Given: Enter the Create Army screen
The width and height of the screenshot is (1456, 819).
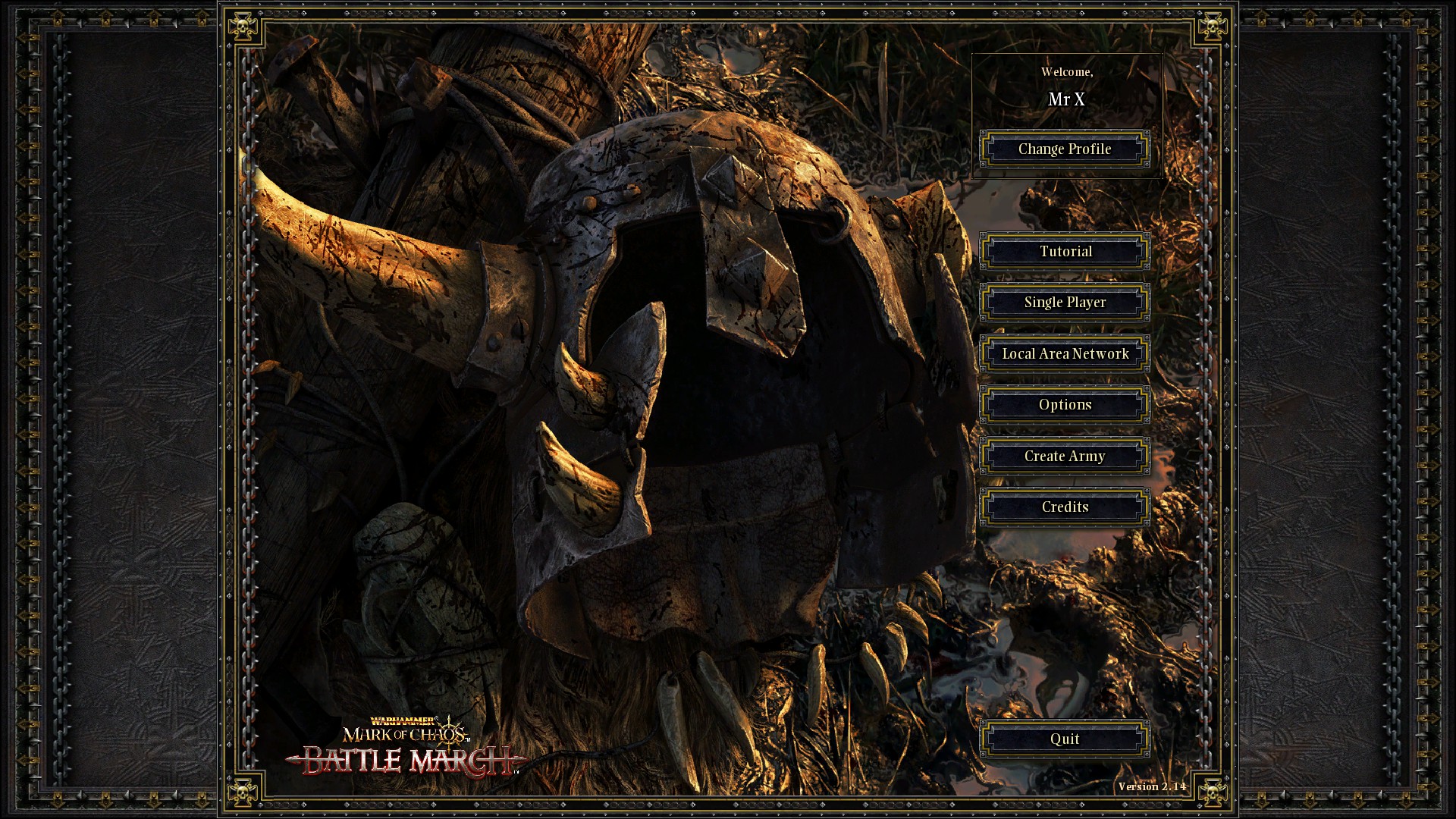Looking at the screenshot, I should pos(1065,457).
